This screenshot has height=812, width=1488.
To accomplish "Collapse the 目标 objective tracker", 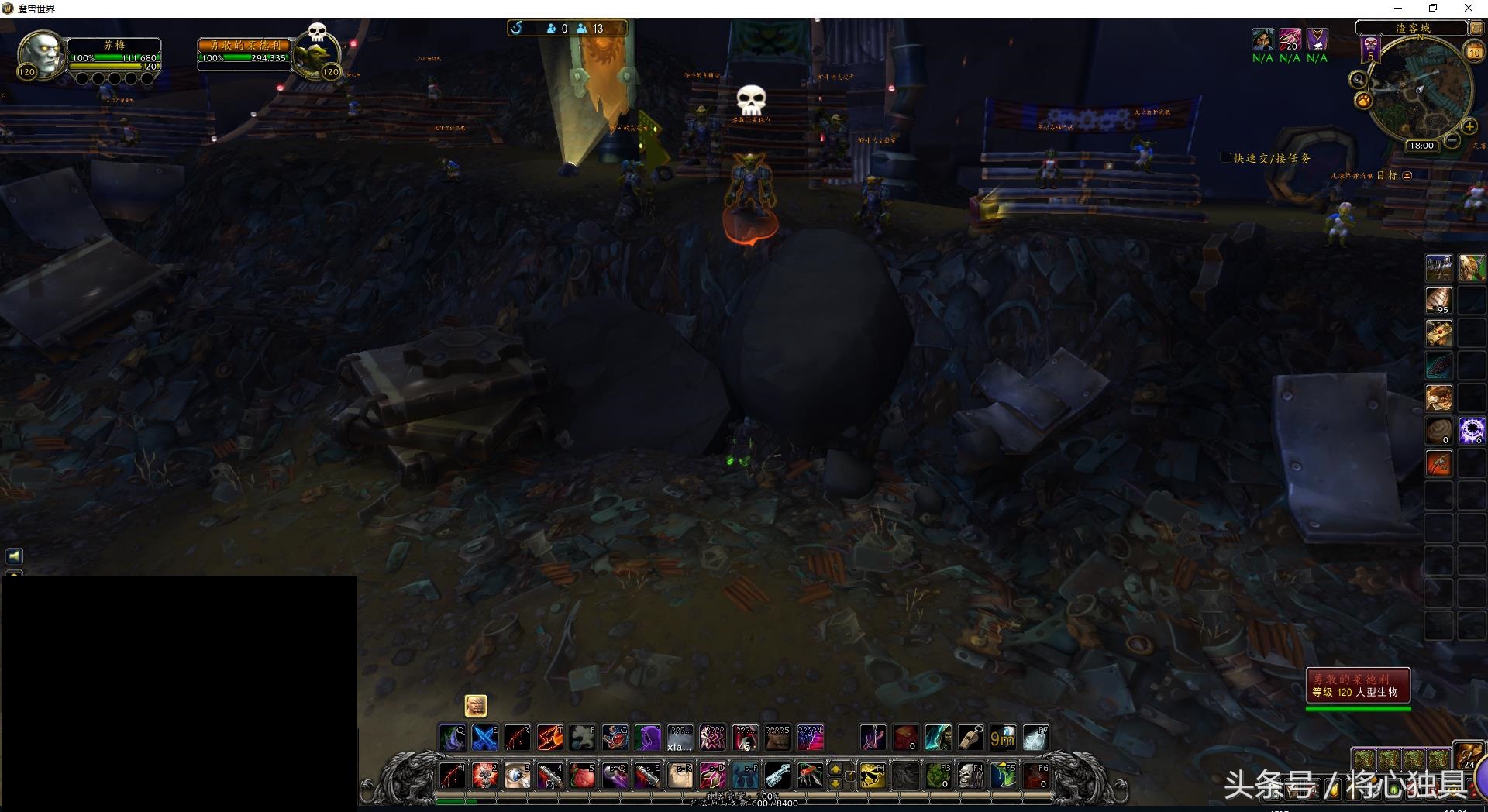I will pos(1407,176).
